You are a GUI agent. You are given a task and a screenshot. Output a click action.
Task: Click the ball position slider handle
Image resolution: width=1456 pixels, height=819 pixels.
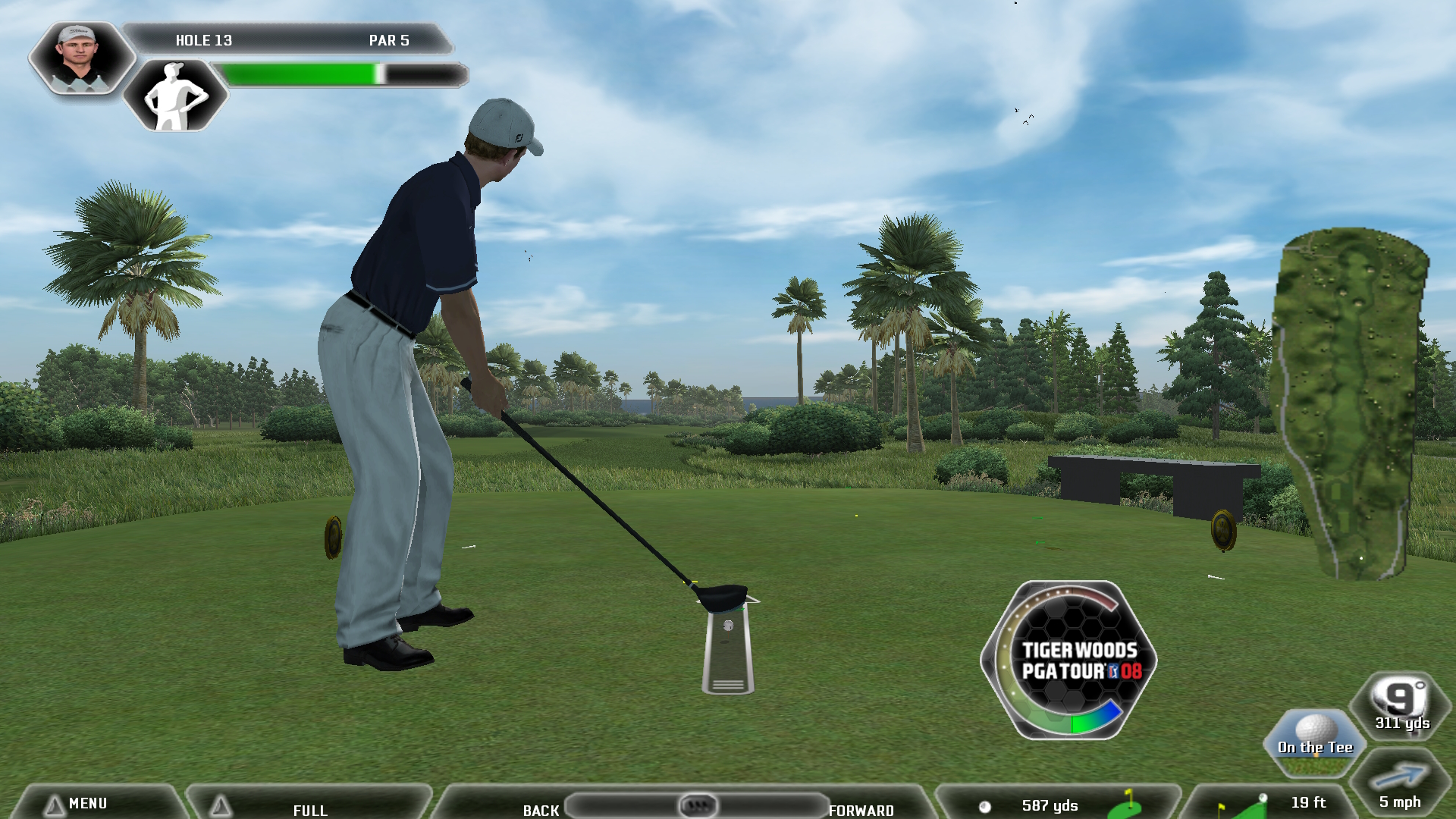[x=698, y=805]
